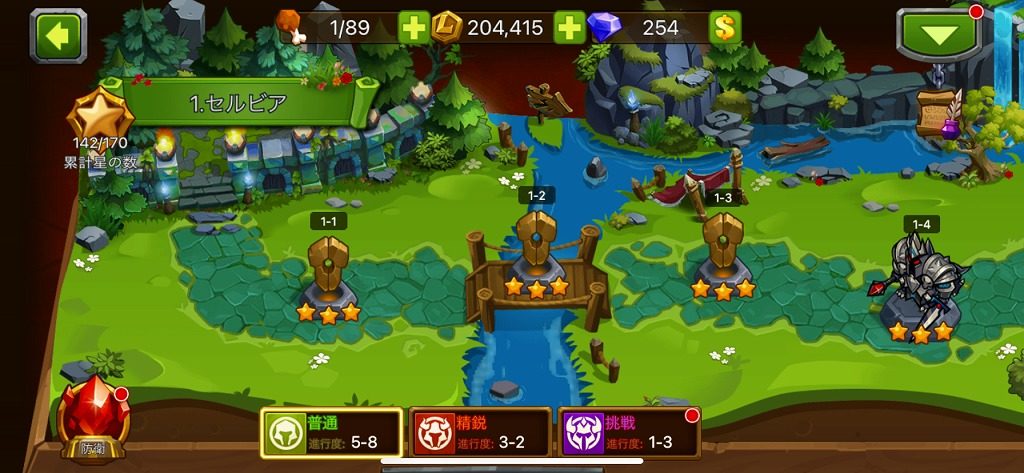Expand the green dropdown arrow menu
The image size is (1024, 473).
(937, 36)
